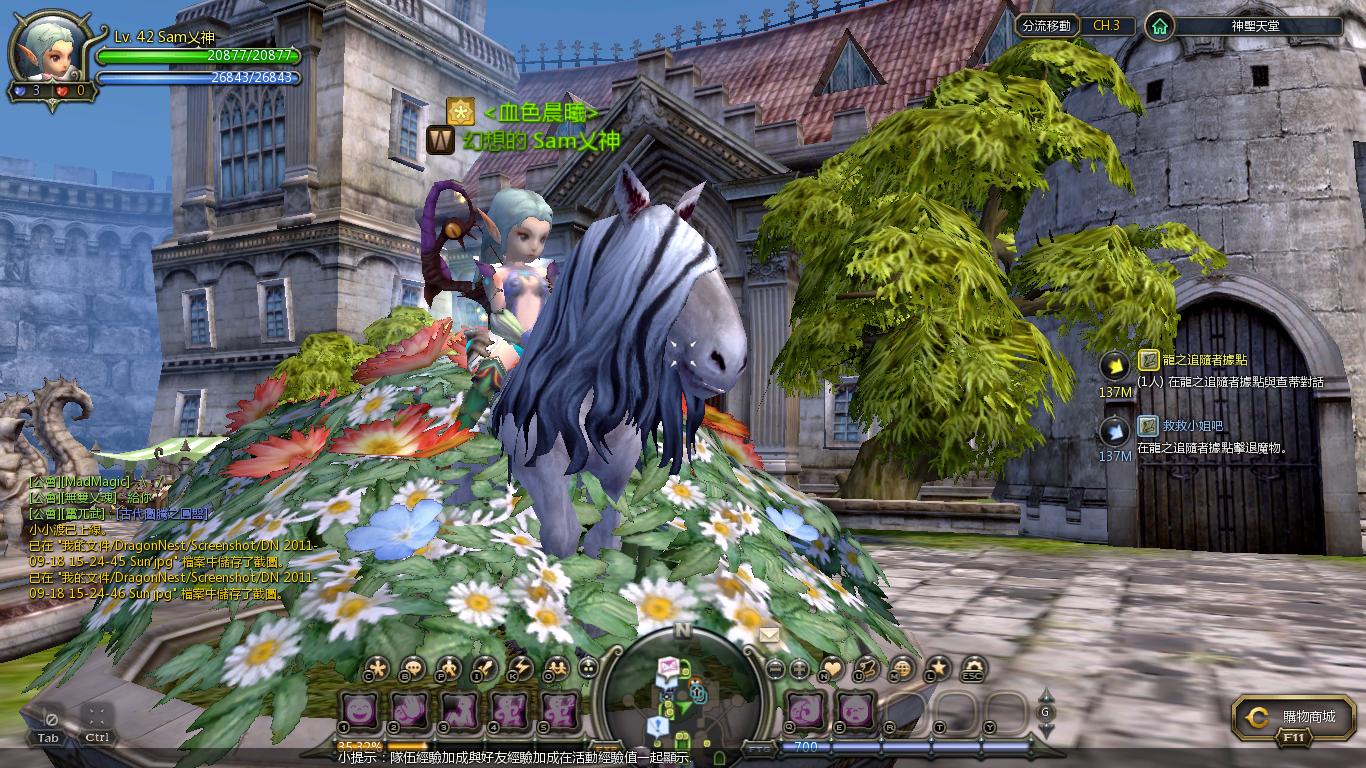Viewport: 1366px width, 768px height.
Task: Open the star icon menu
Action: 938,667
